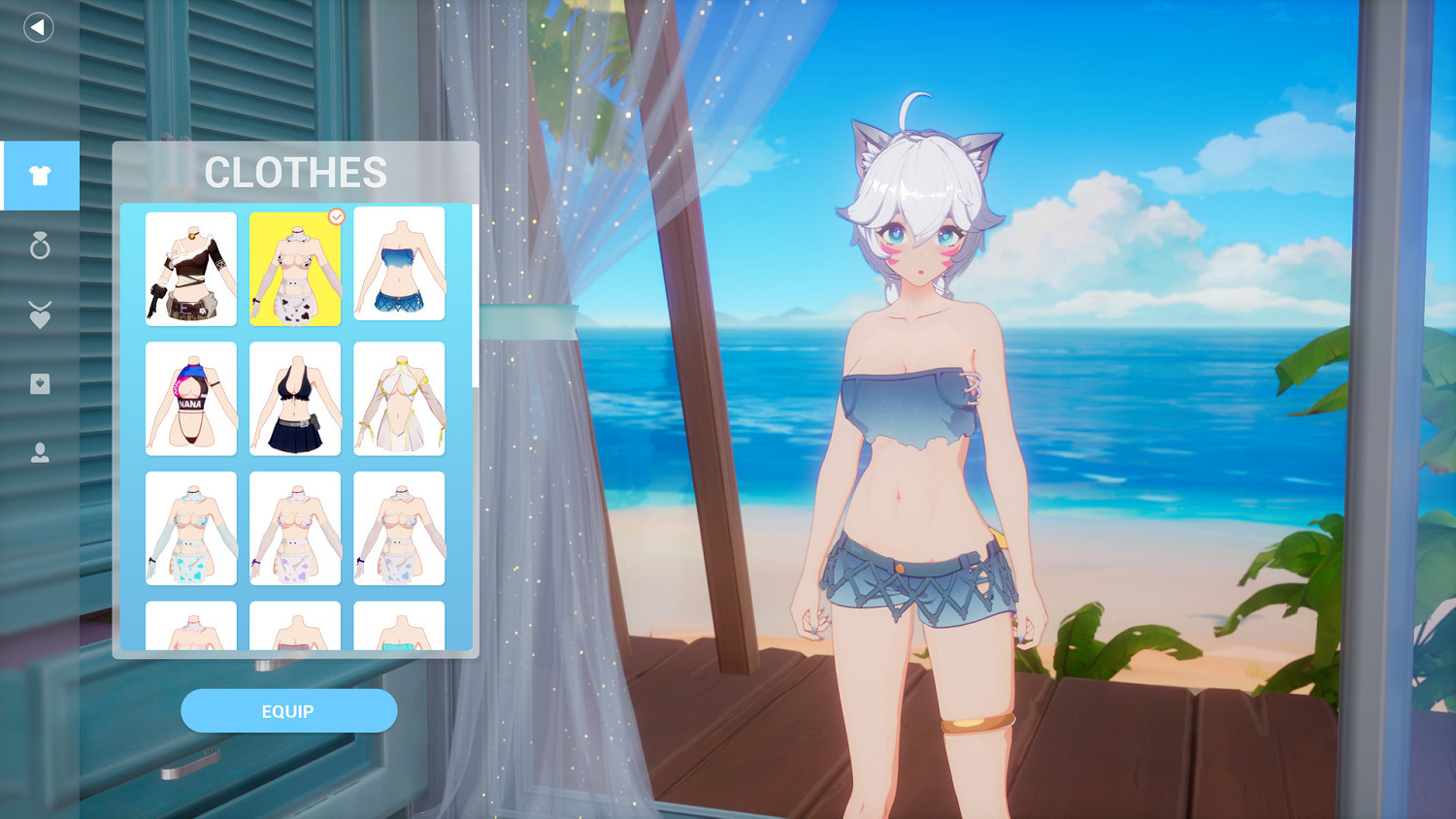Pick the blue pastel bikini with gloves

pyautogui.click(x=191, y=527)
